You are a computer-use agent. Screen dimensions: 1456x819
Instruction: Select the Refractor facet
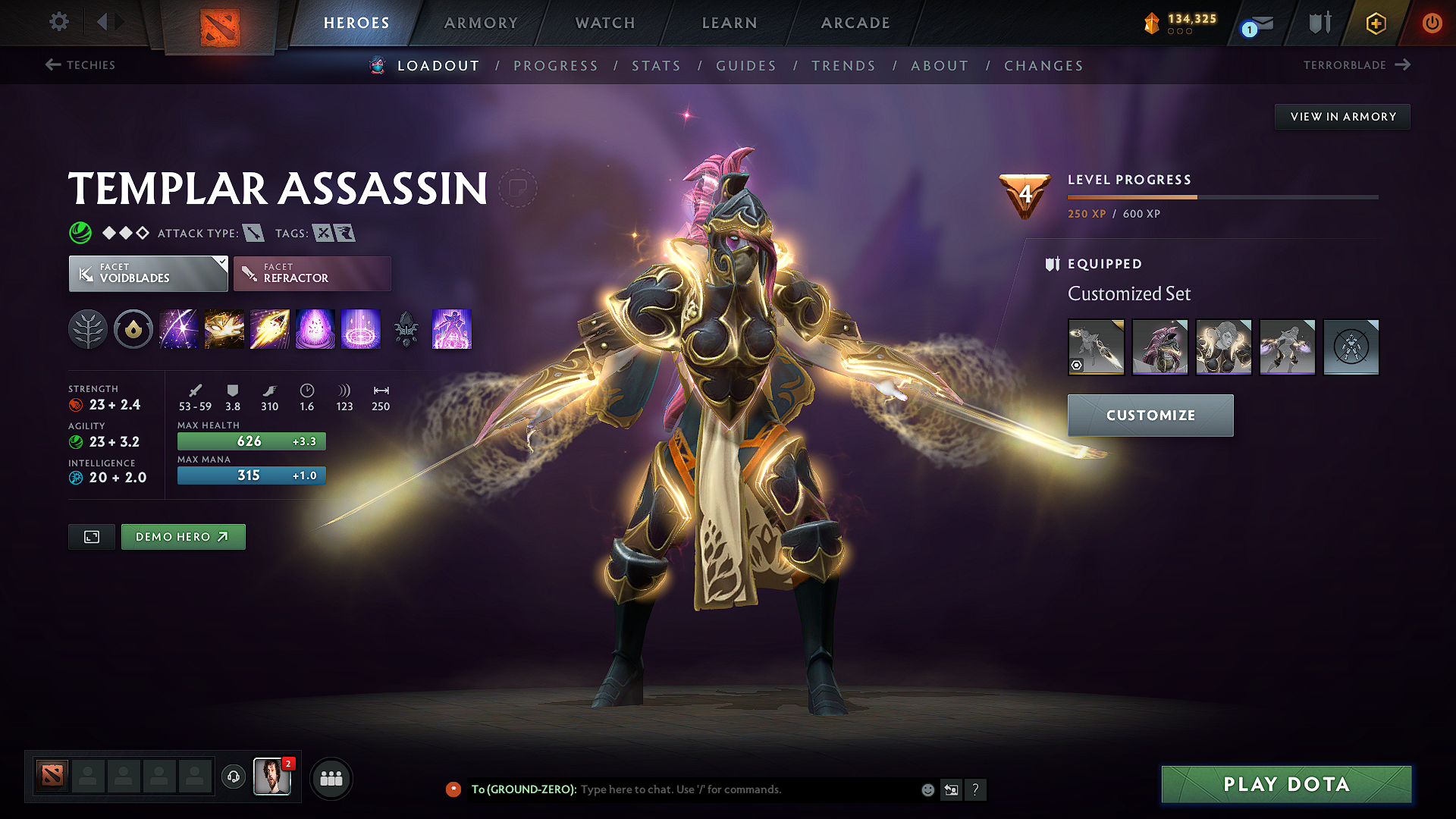click(x=312, y=273)
